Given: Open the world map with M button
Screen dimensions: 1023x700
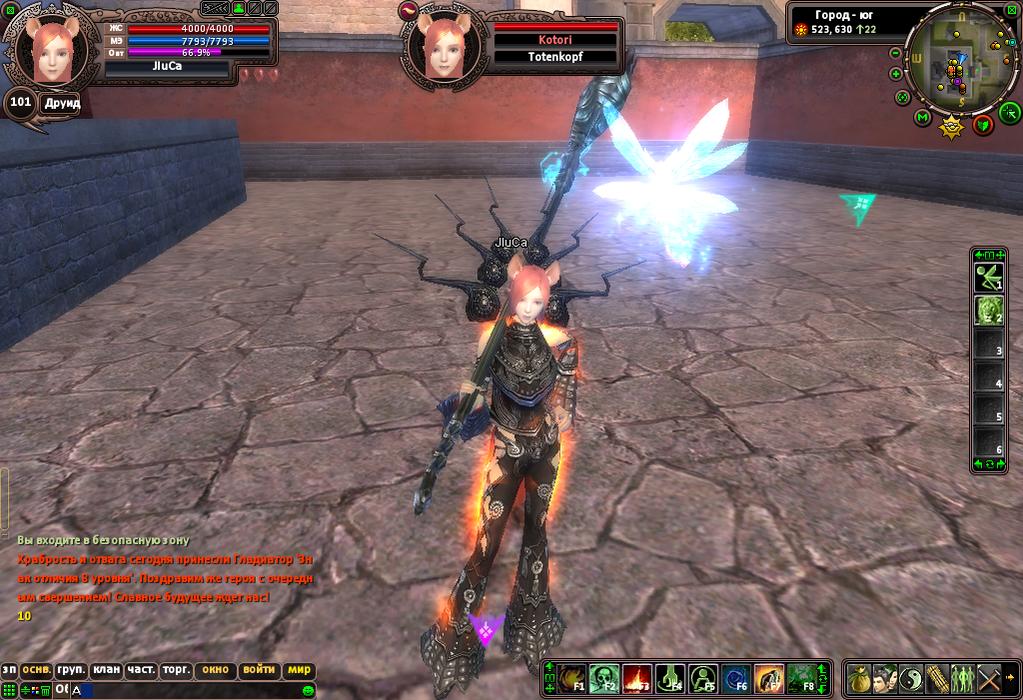Looking at the screenshot, I should pos(923,118).
